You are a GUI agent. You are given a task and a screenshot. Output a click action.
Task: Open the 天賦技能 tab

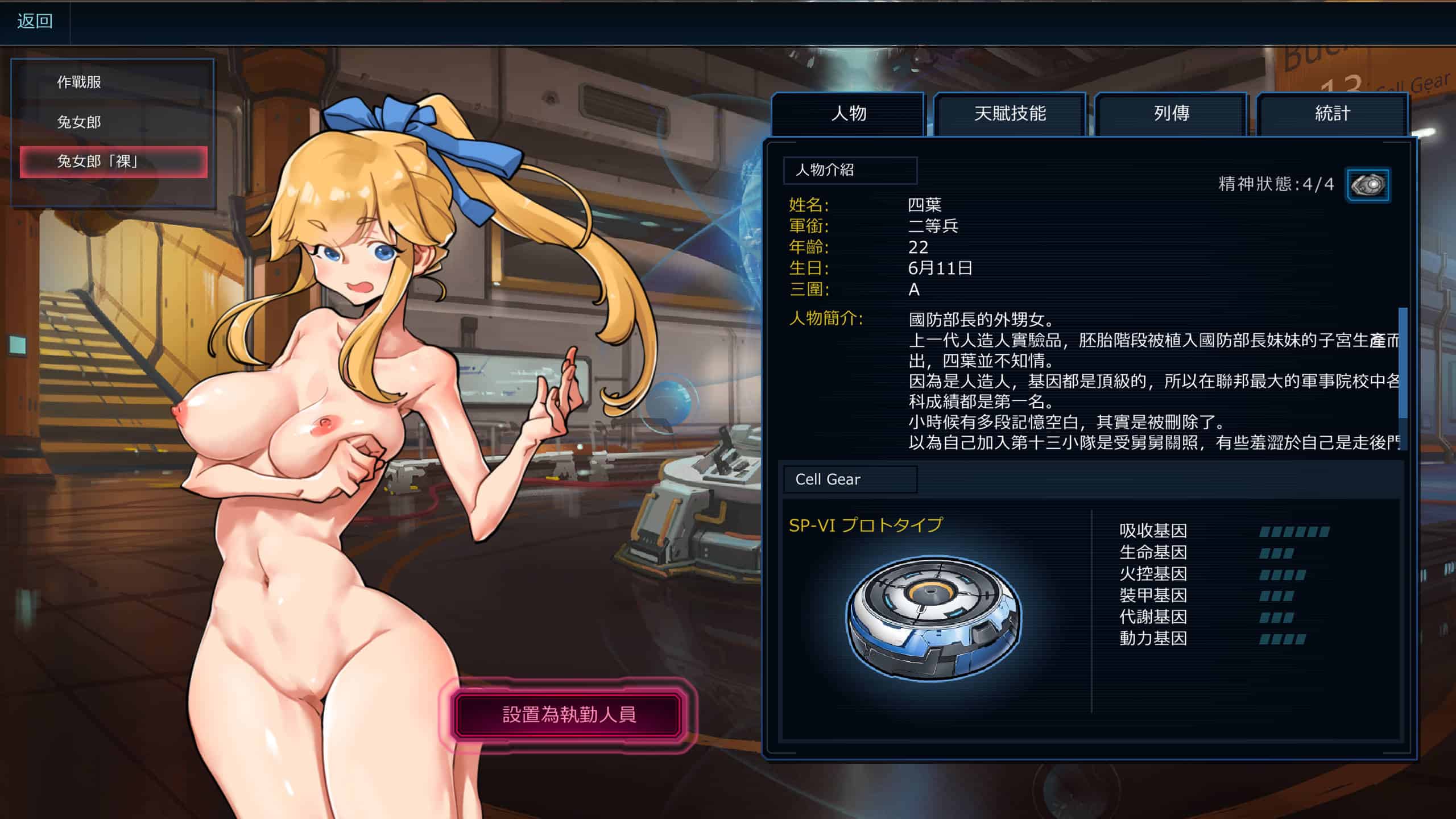click(1010, 114)
